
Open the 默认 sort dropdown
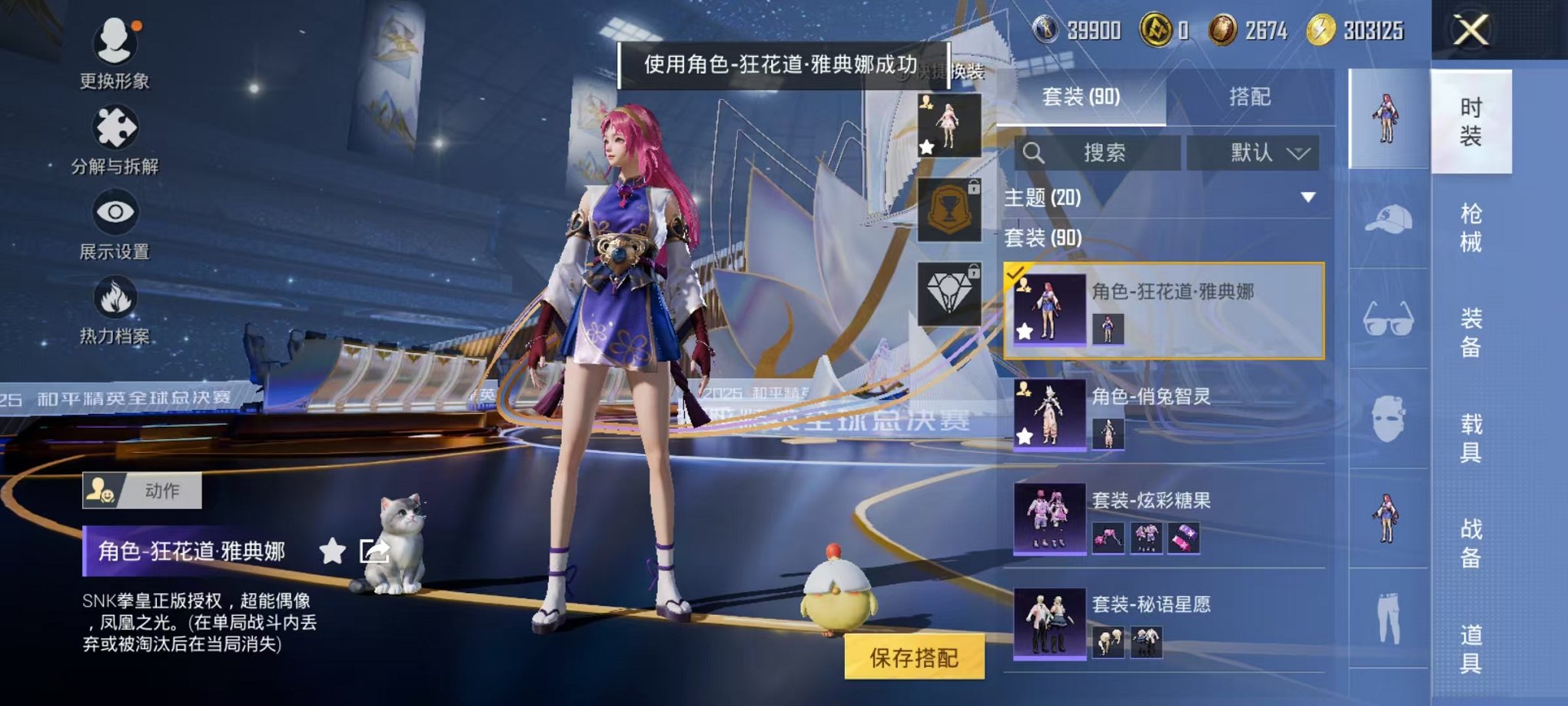(1254, 153)
